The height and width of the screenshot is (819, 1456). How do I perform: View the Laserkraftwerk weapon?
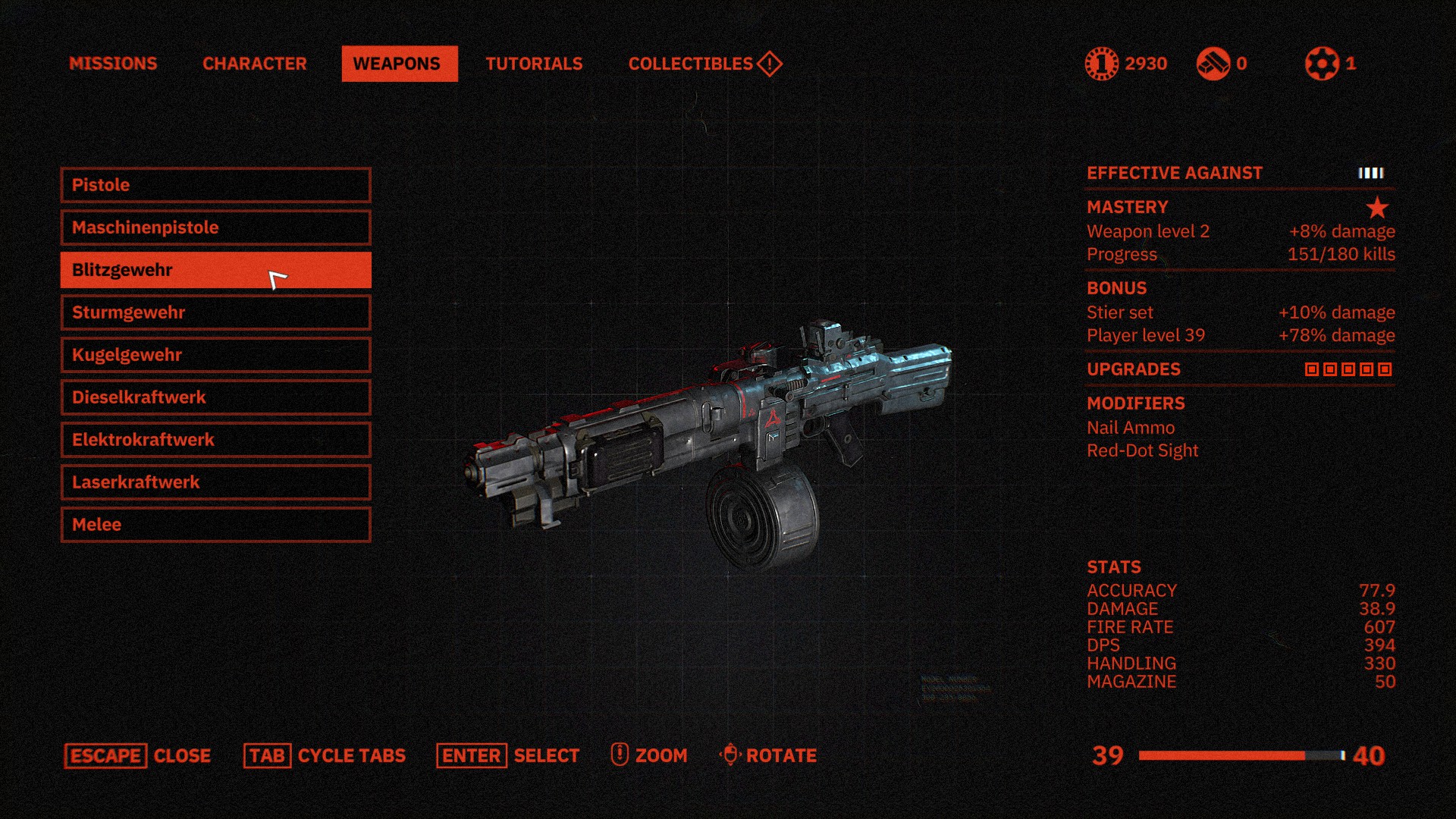[215, 482]
